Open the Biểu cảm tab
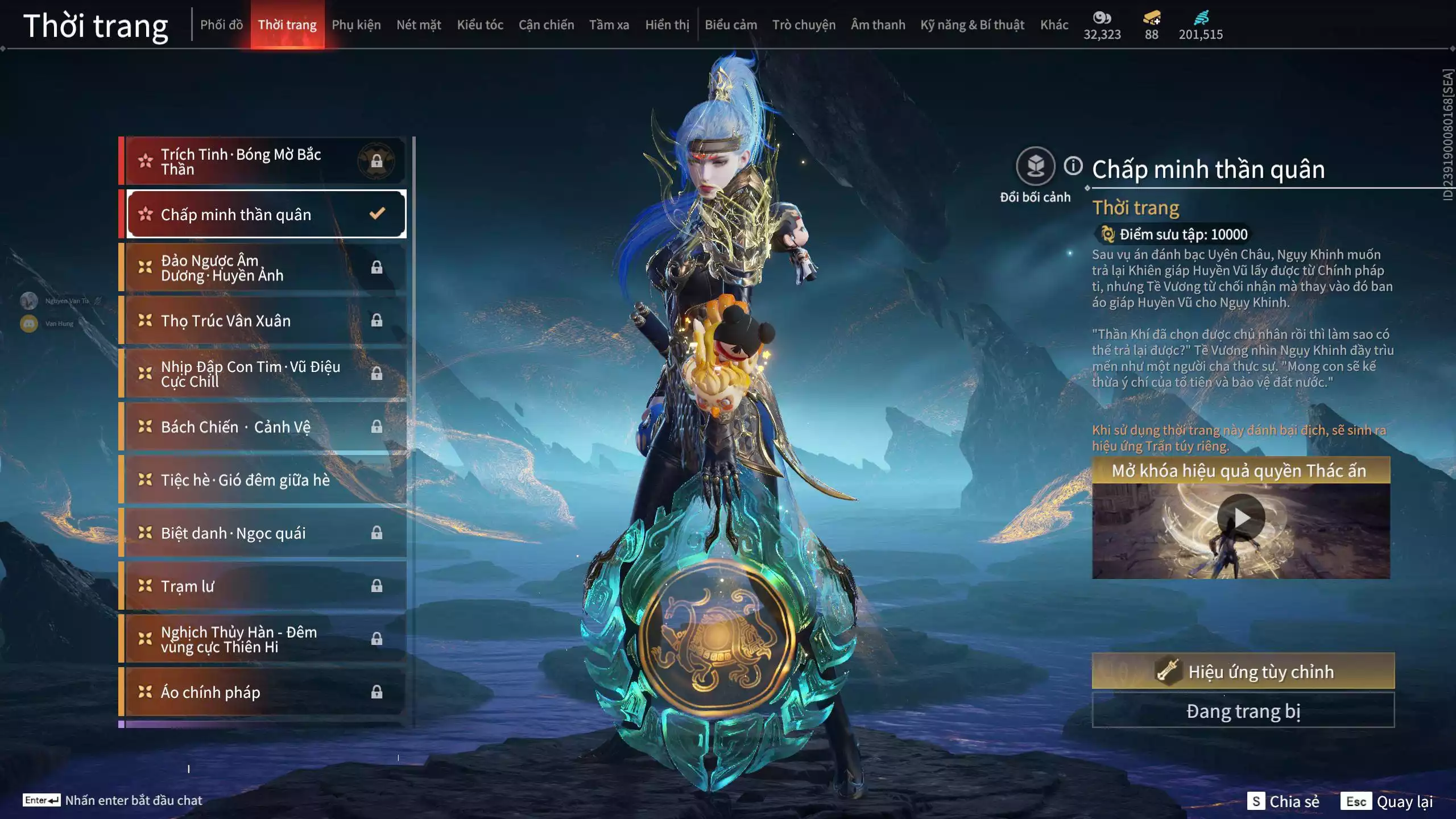1456x819 pixels. click(x=731, y=25)
